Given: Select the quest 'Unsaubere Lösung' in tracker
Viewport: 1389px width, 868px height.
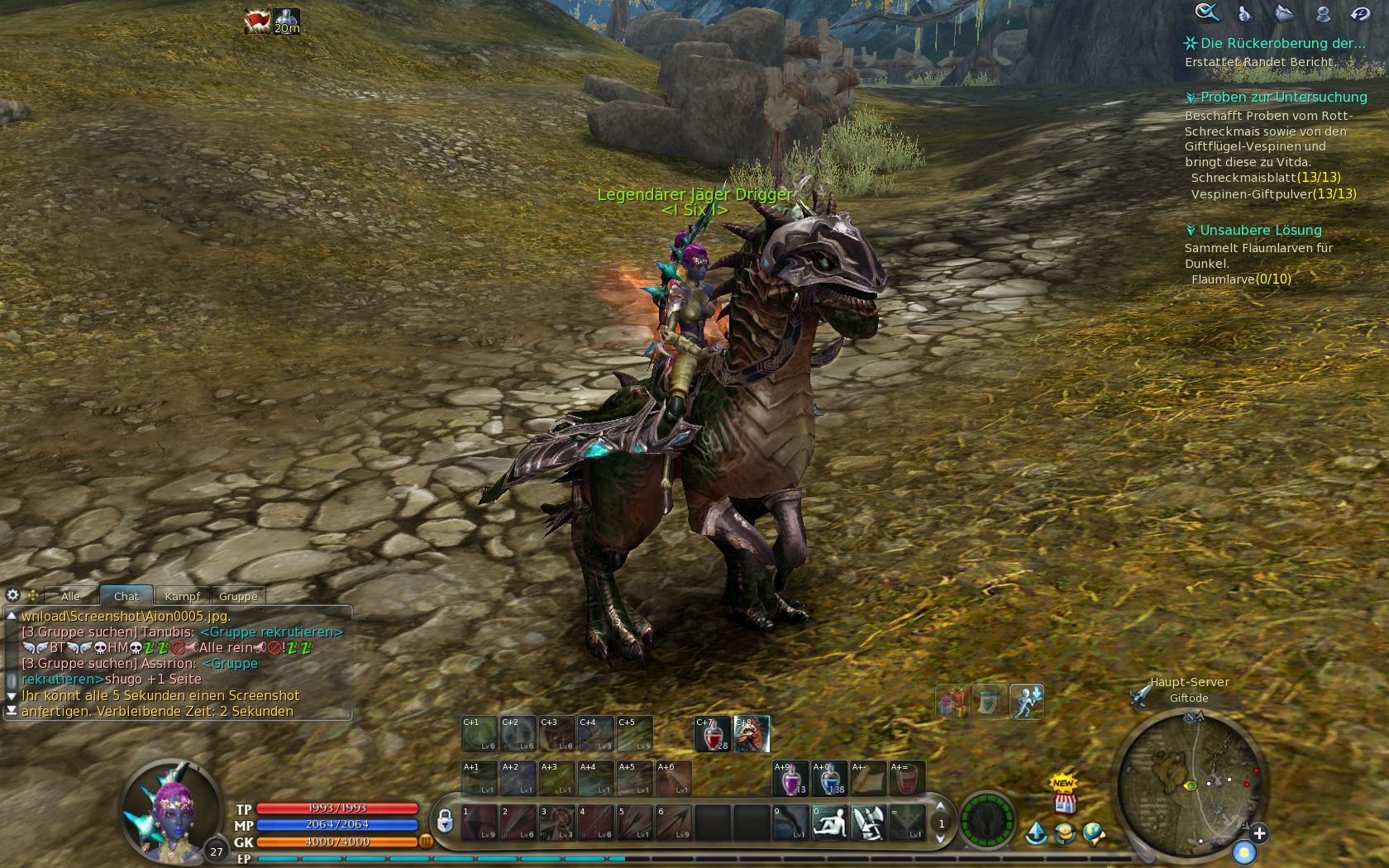Looking at the screenshot, I should (1260, 231).
